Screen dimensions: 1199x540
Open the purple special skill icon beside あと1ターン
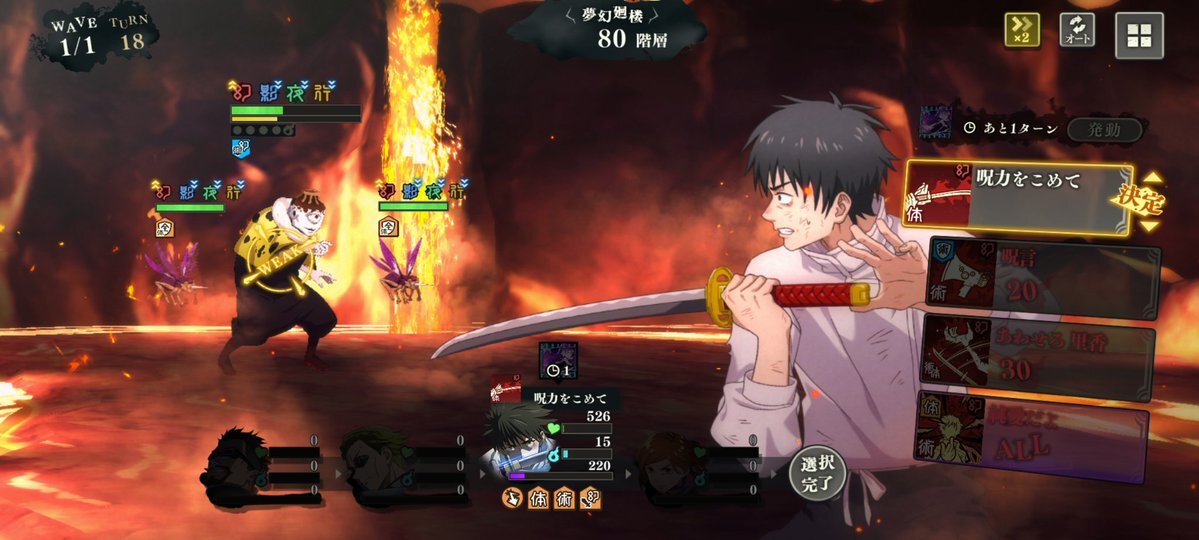pyautogui.click(x=937, y=124)
